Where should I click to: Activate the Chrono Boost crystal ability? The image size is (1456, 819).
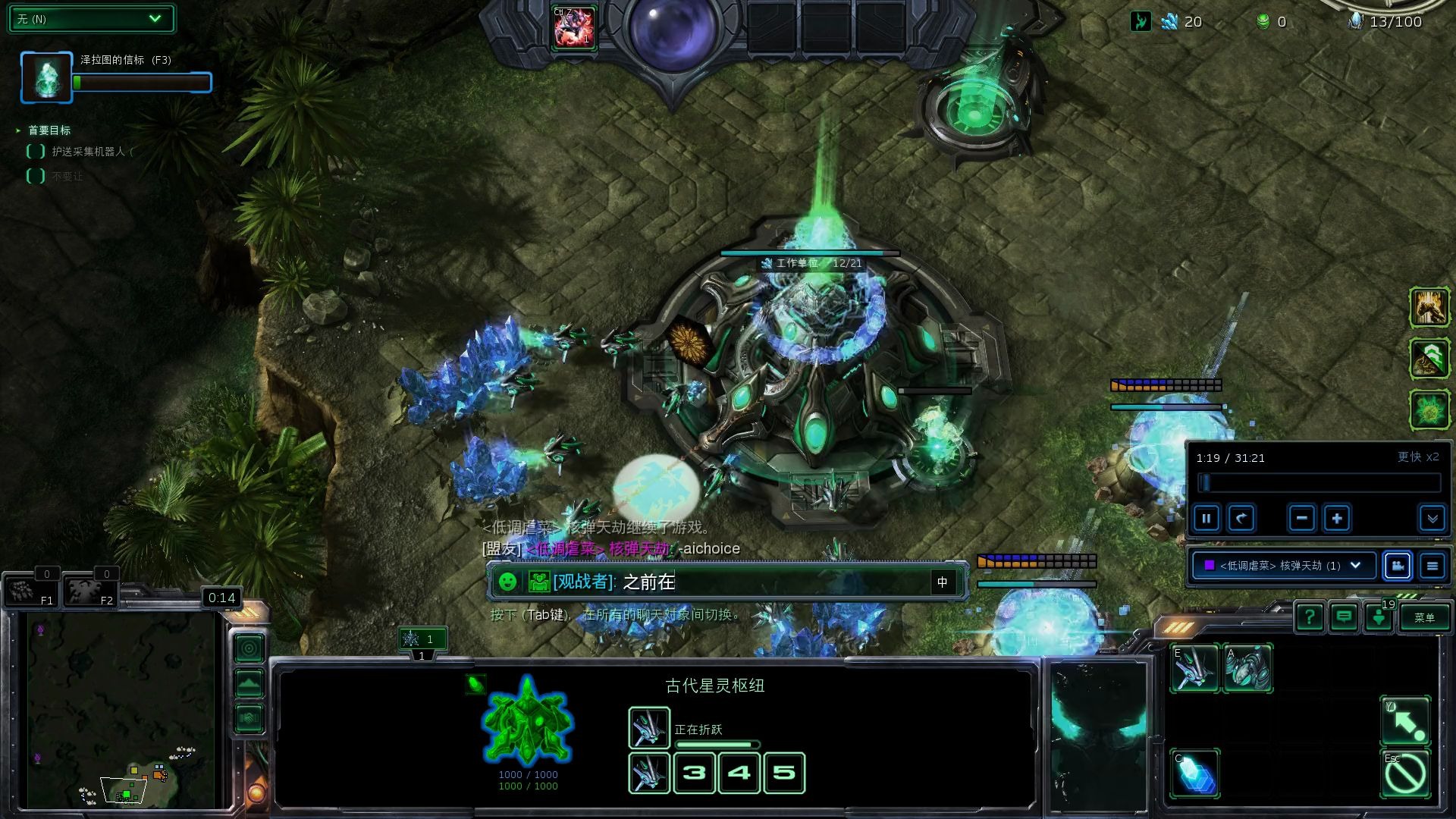click(x=1195, y=773)
